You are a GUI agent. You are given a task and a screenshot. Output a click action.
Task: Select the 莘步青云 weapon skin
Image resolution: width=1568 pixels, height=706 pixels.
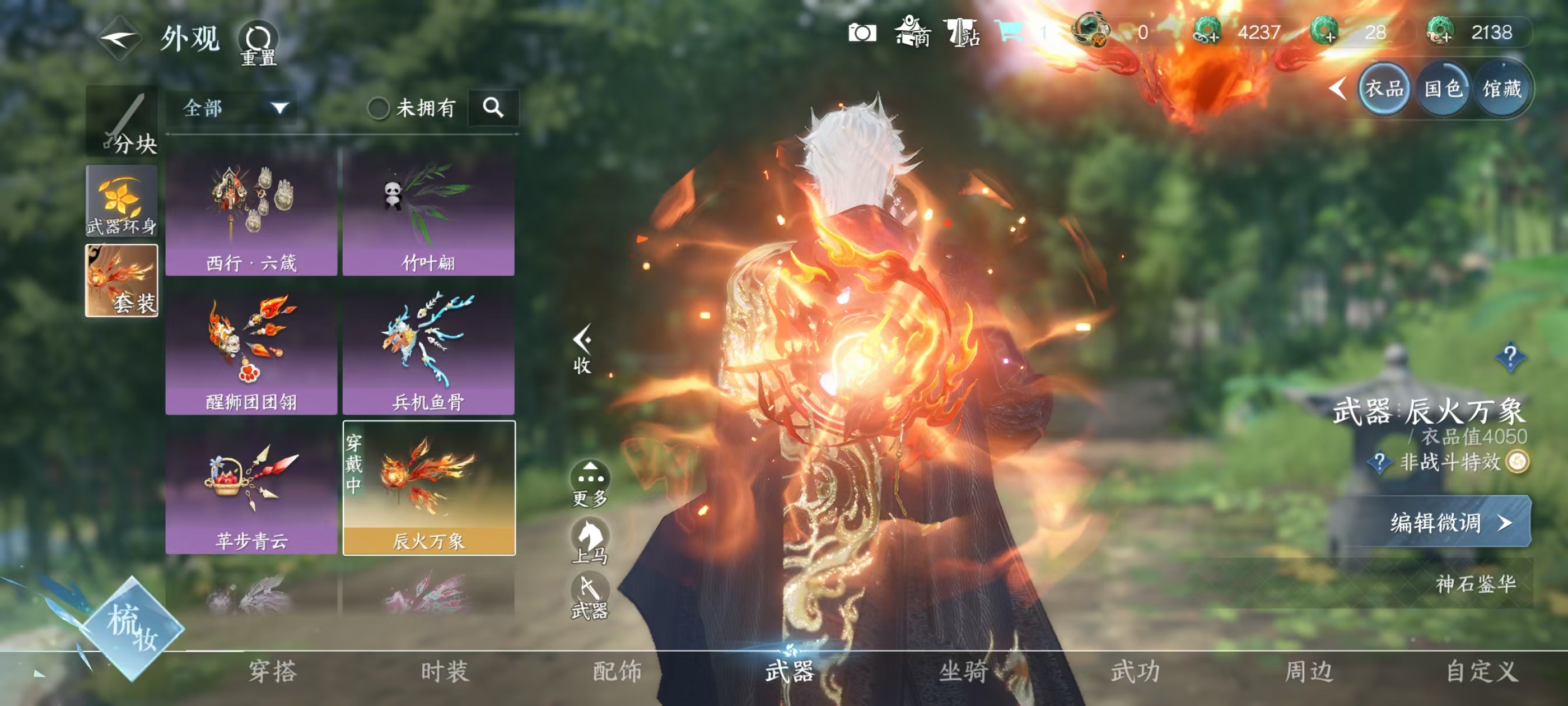tap(251, 491)
